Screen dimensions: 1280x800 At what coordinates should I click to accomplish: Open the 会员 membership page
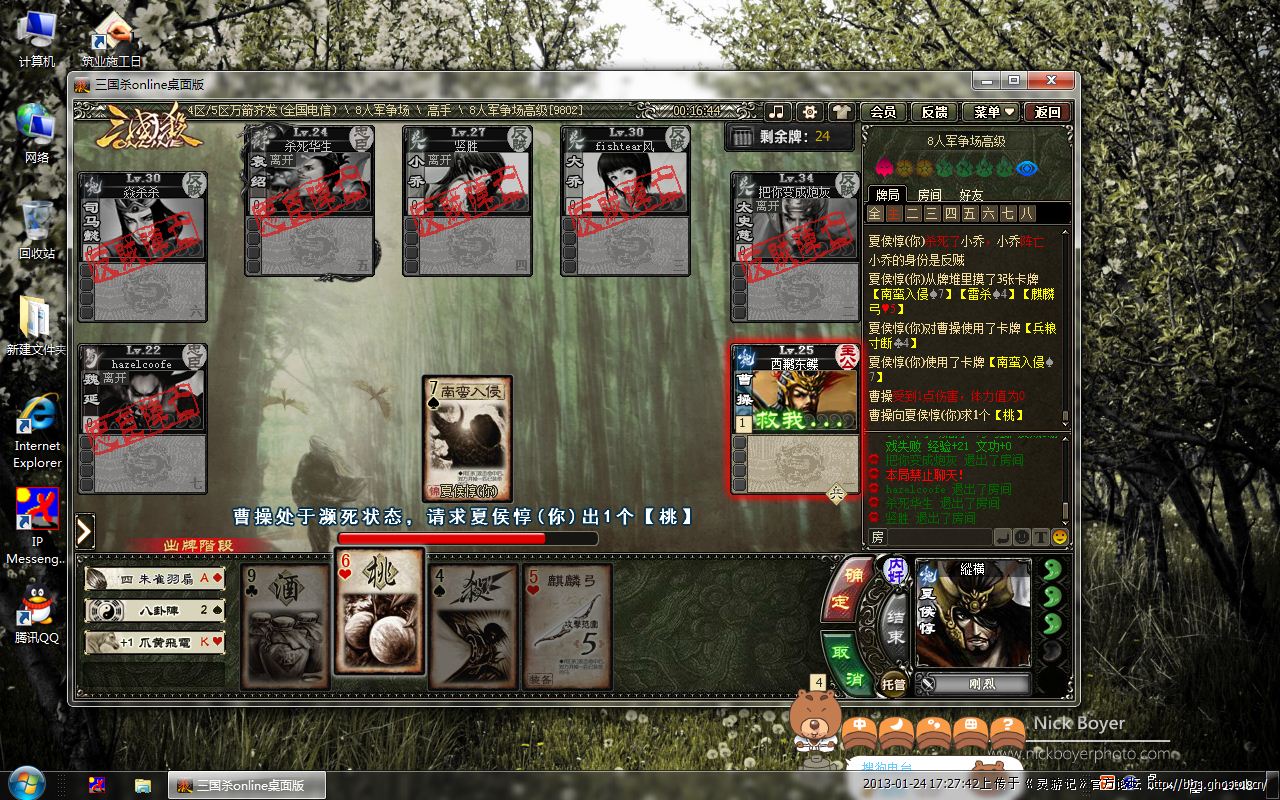(x=883, y=112)
